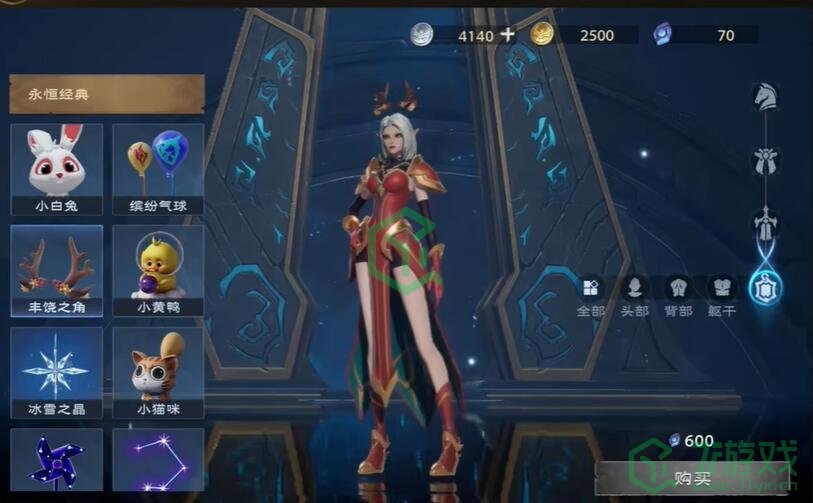
Task: Open the chess knight category icon
Action: (765, 97)
